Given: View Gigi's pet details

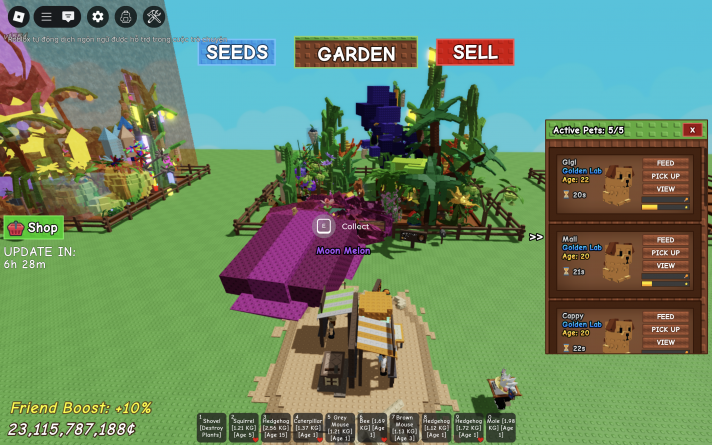Looking at the screenshot, I should tap(665, 189).
